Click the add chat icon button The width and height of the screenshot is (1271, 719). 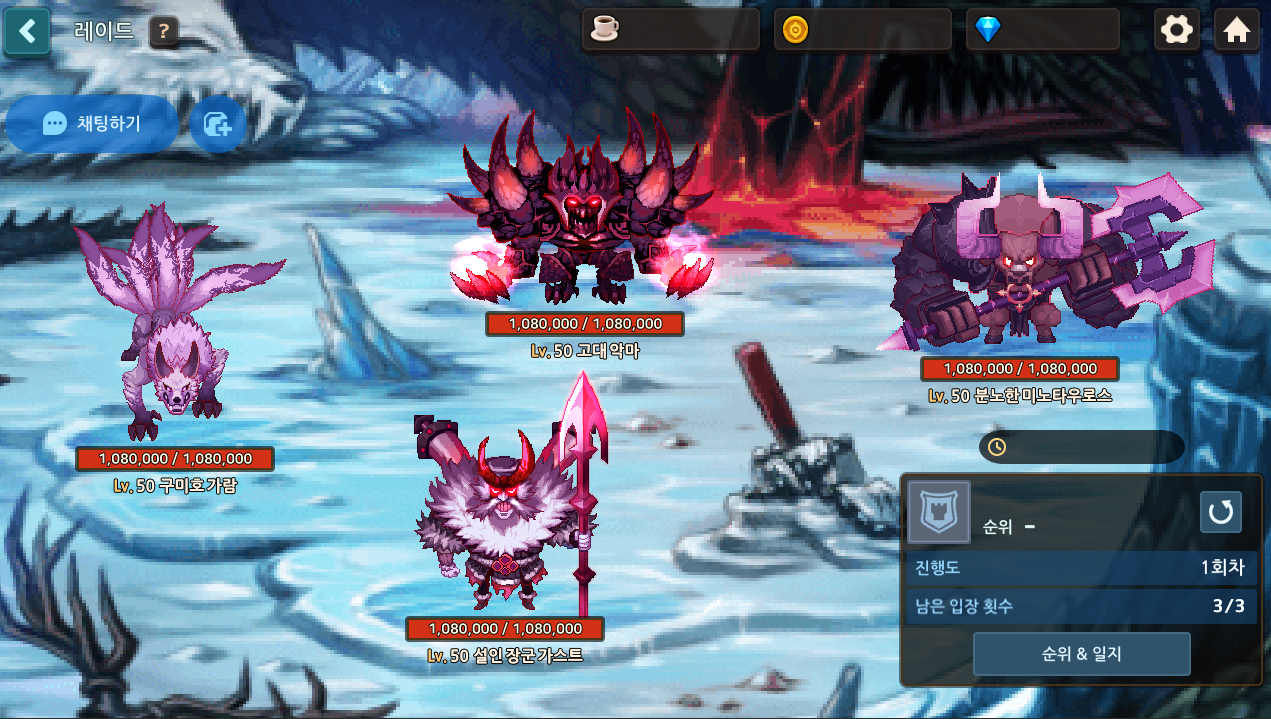(x=218, y=124)
